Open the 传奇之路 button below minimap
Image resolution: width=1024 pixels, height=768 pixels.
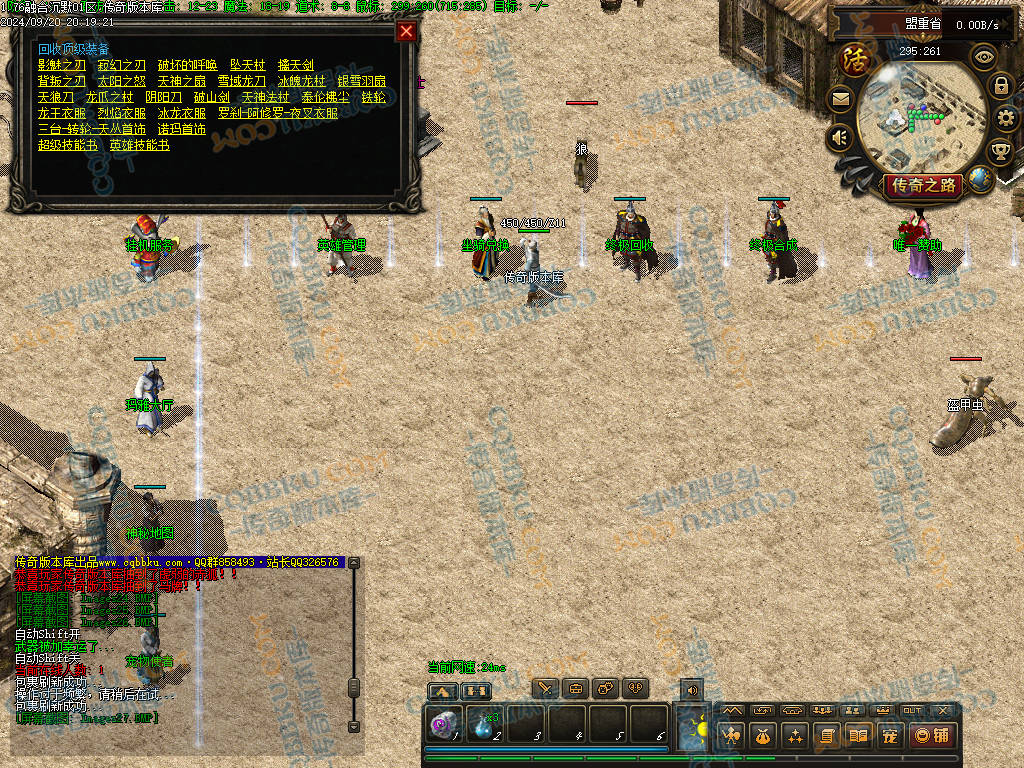pos(922,185)
